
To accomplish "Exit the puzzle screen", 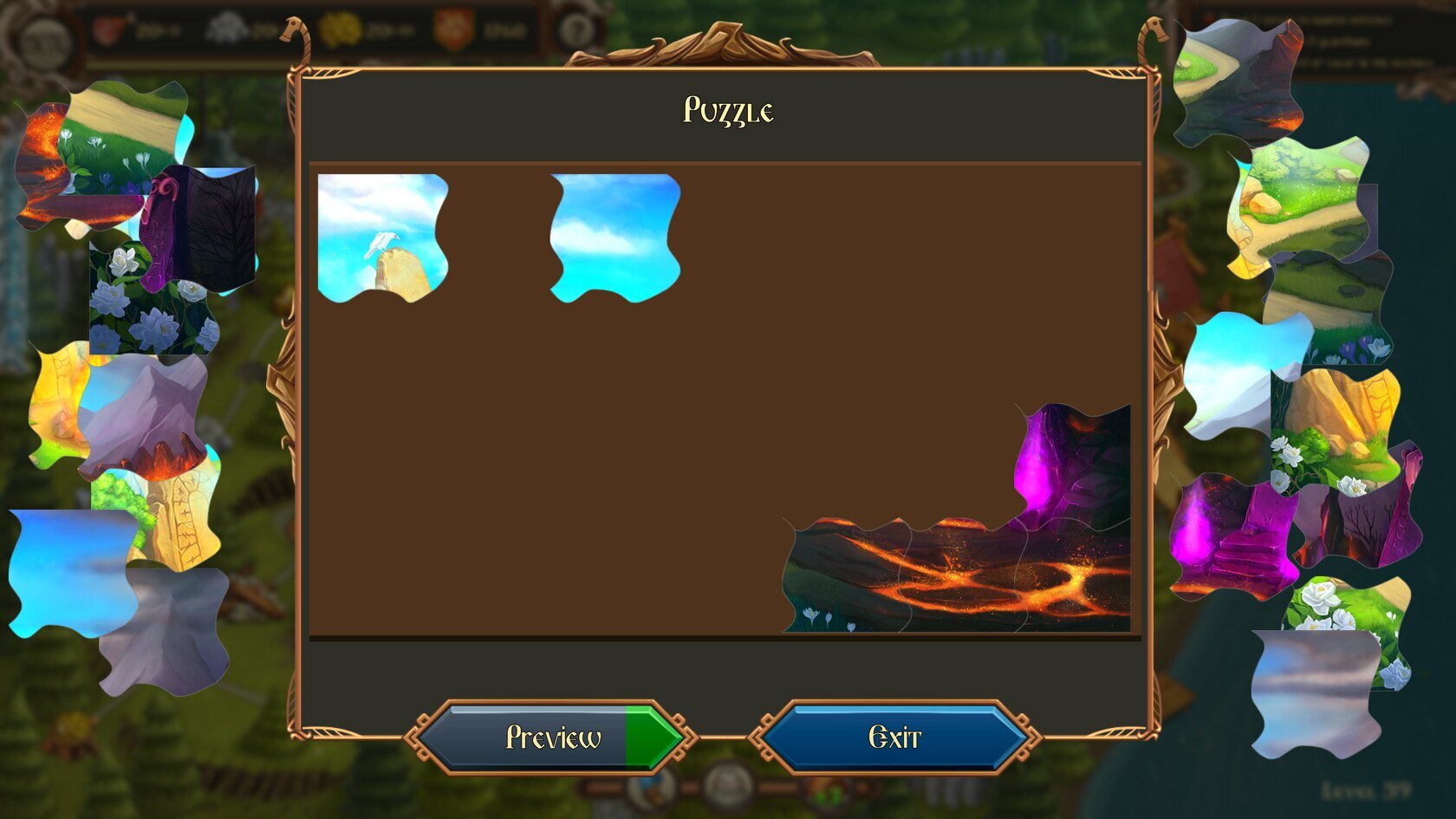I will pos(894,738).
